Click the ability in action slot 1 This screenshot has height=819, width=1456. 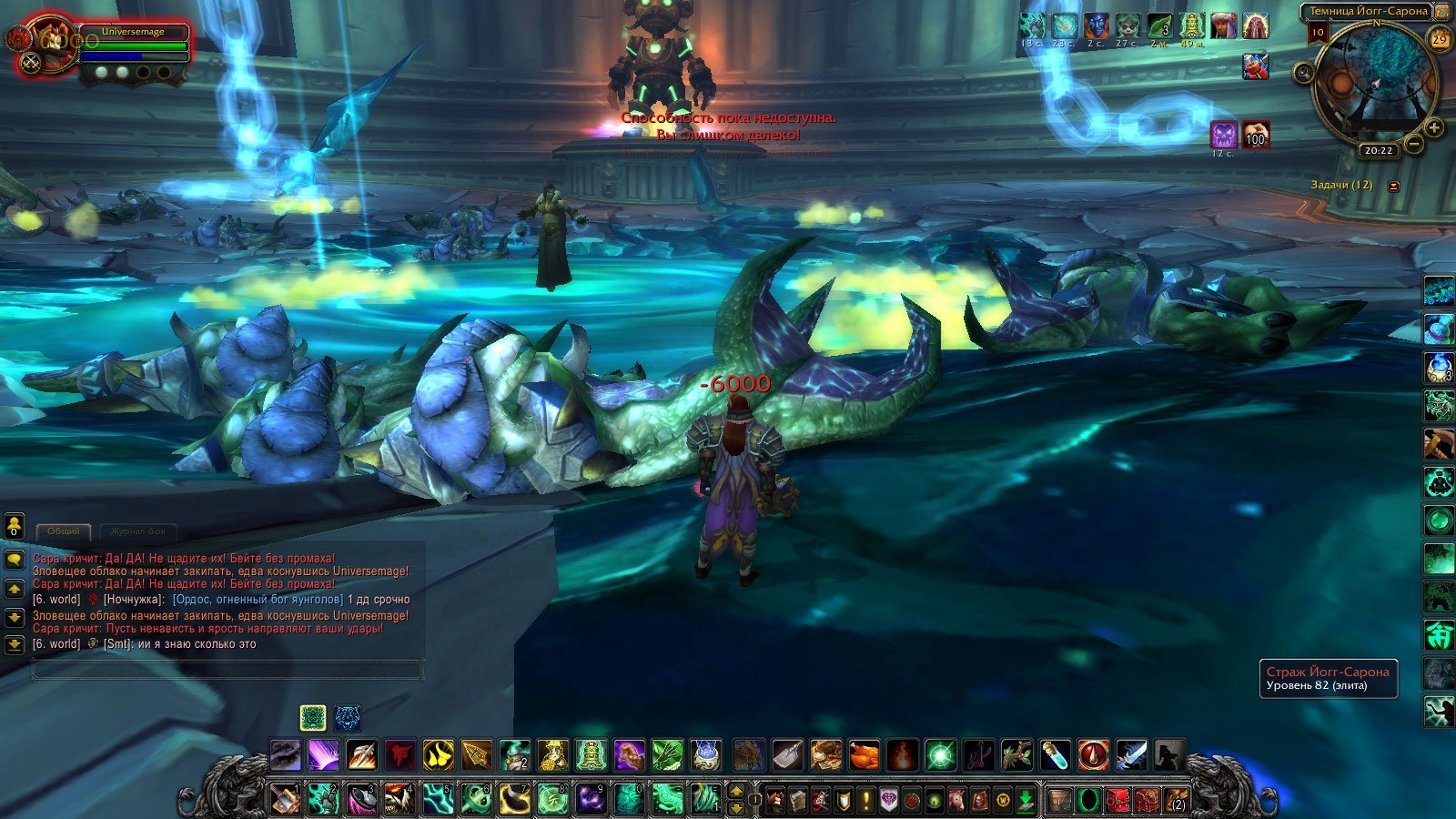point(286,799)
